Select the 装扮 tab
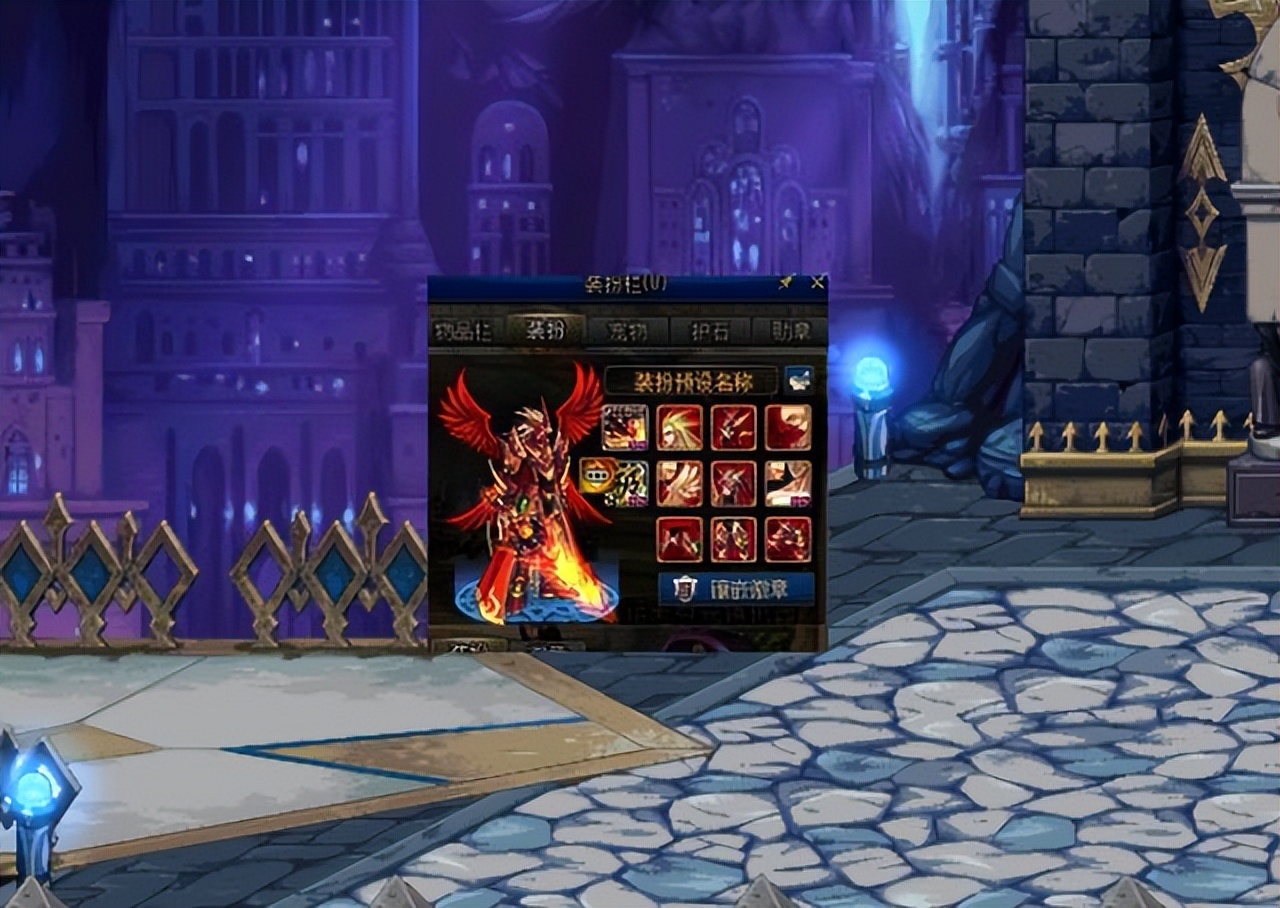Screen dimensions: 1280x908 (x=545, y=331)
